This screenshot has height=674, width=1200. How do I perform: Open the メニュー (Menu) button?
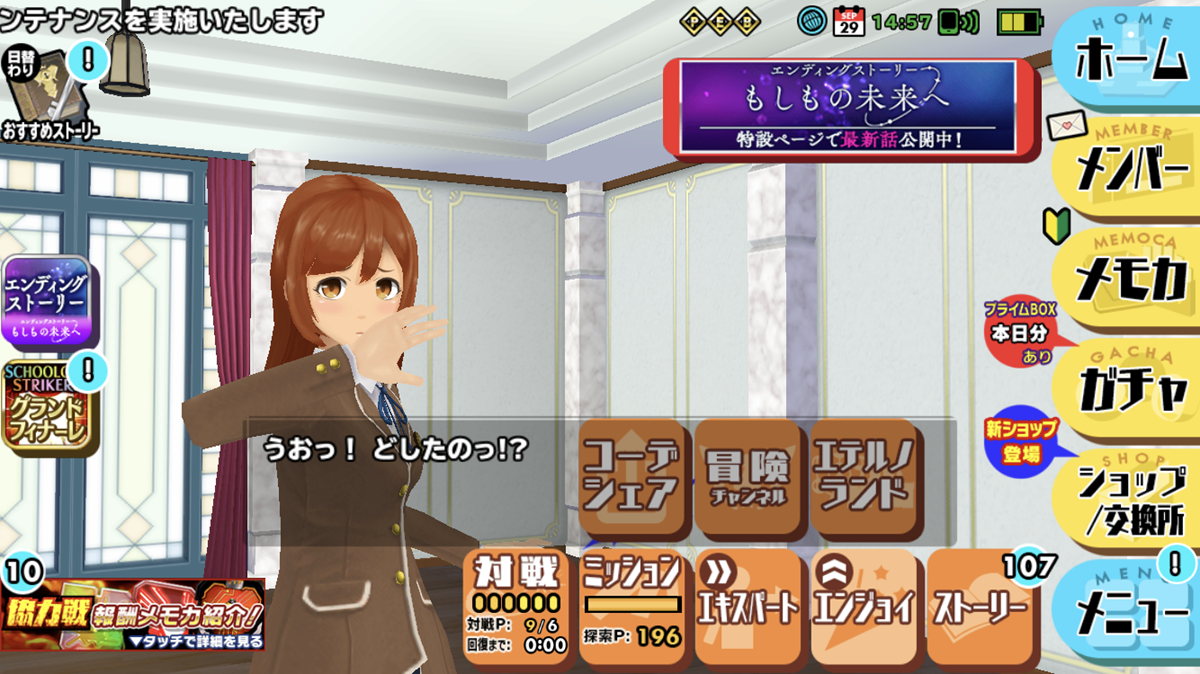pos(1130,612)
